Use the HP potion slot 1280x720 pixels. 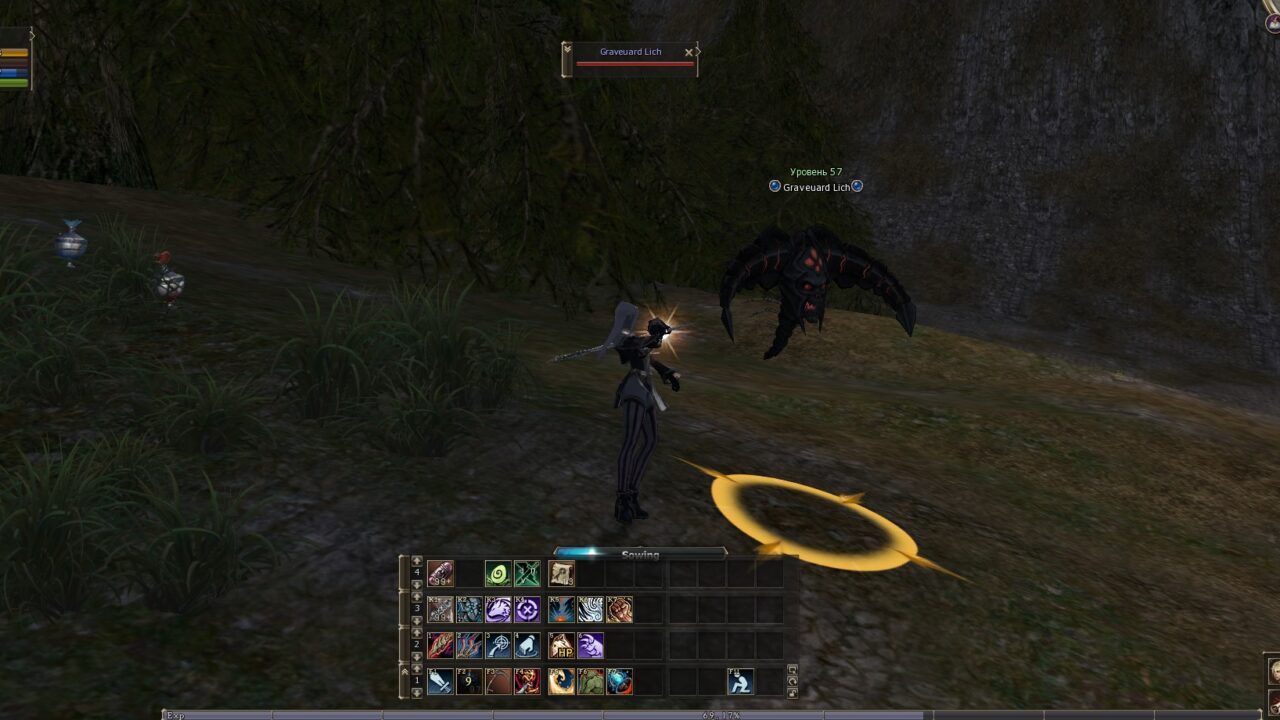coord(561,646)
